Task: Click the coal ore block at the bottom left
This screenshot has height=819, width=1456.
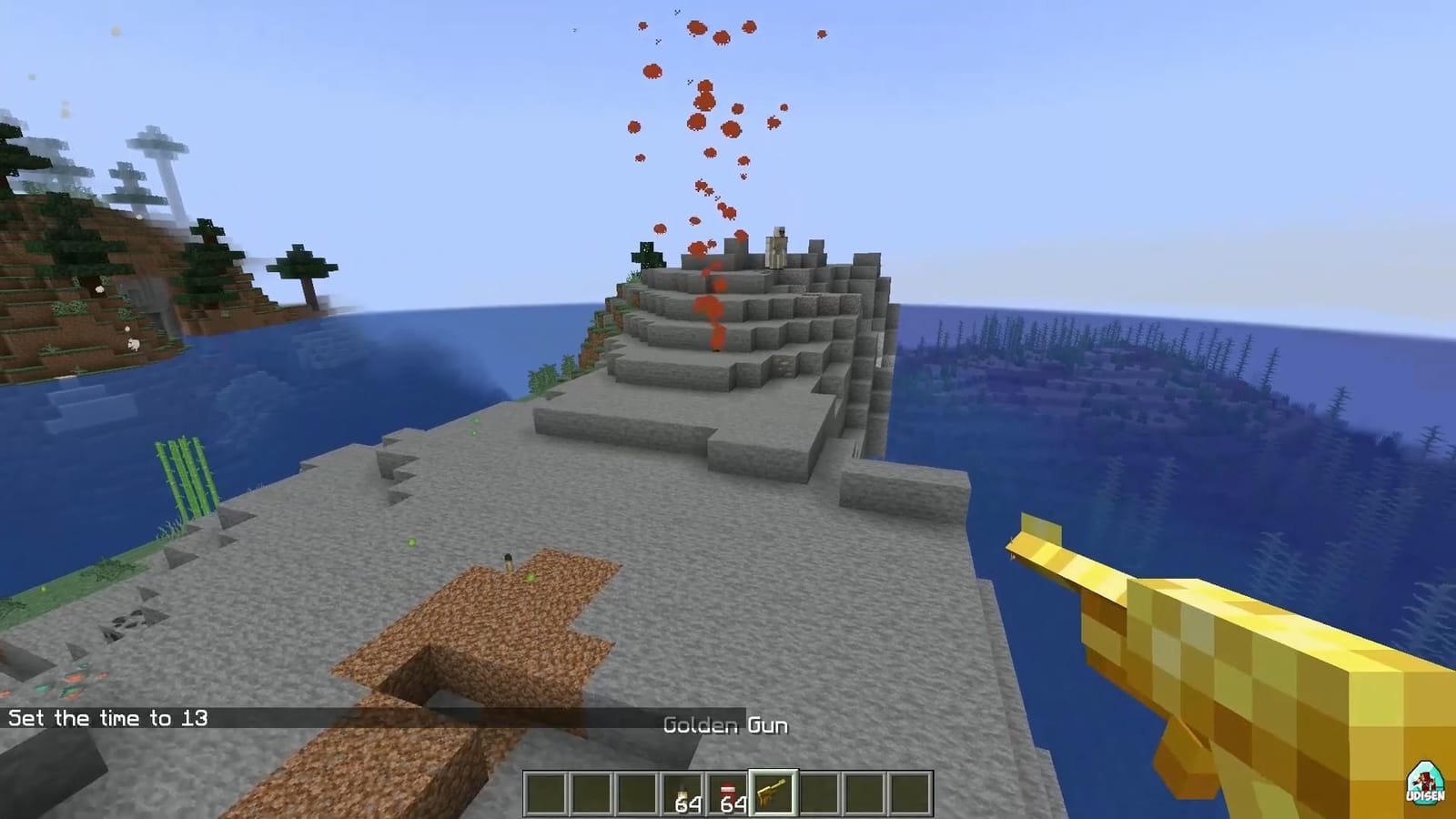Action: tap(129, 622)
